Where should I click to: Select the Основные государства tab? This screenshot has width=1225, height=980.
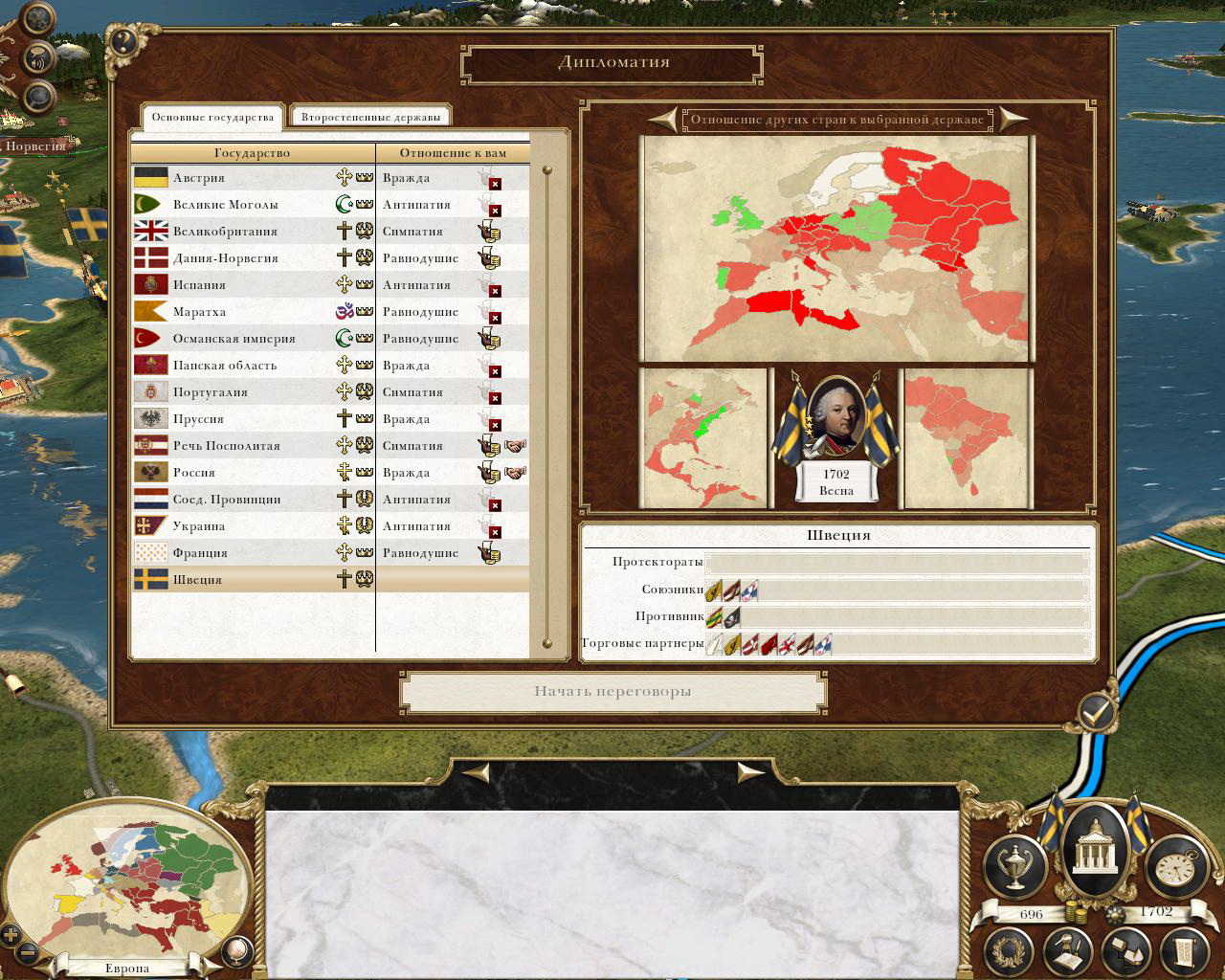(x=212, y=118)
